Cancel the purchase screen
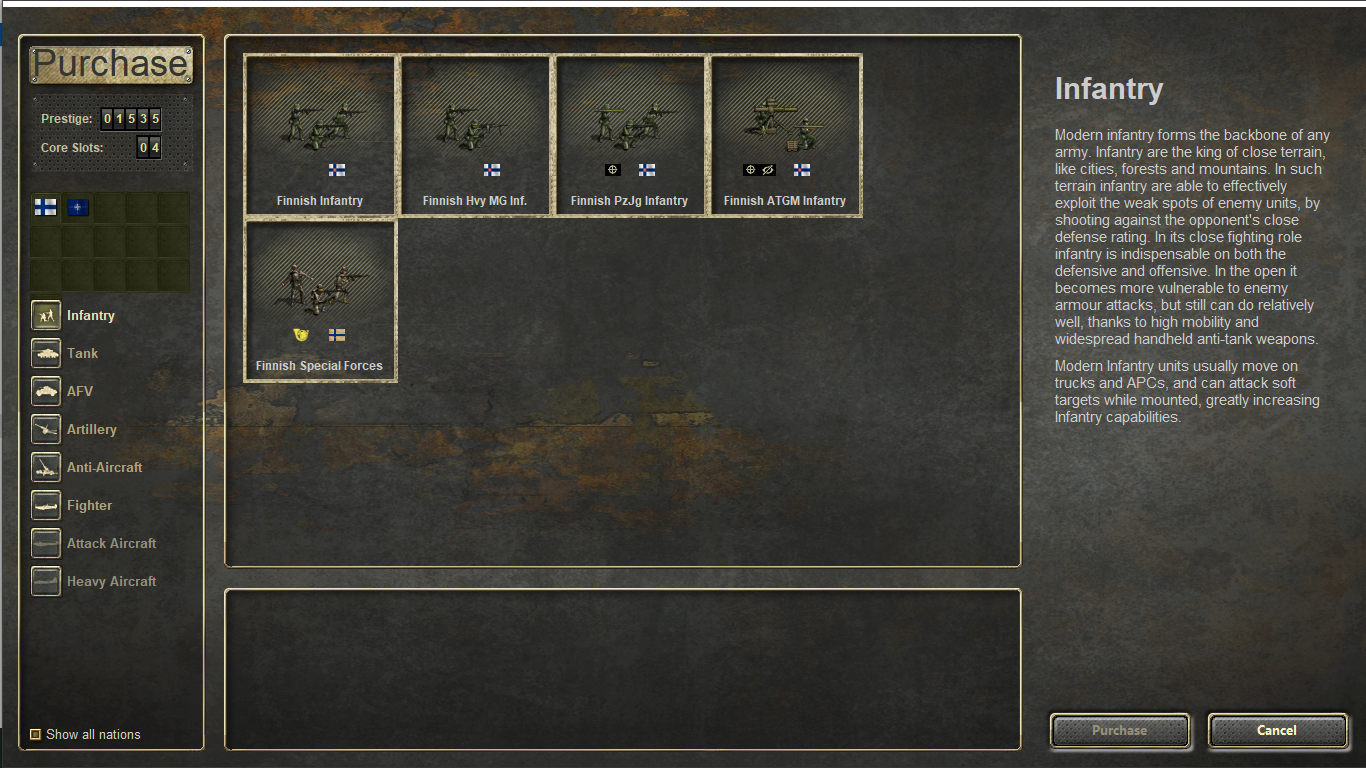The width and height of the screenshot is (1366, 768). point(1277,731)
